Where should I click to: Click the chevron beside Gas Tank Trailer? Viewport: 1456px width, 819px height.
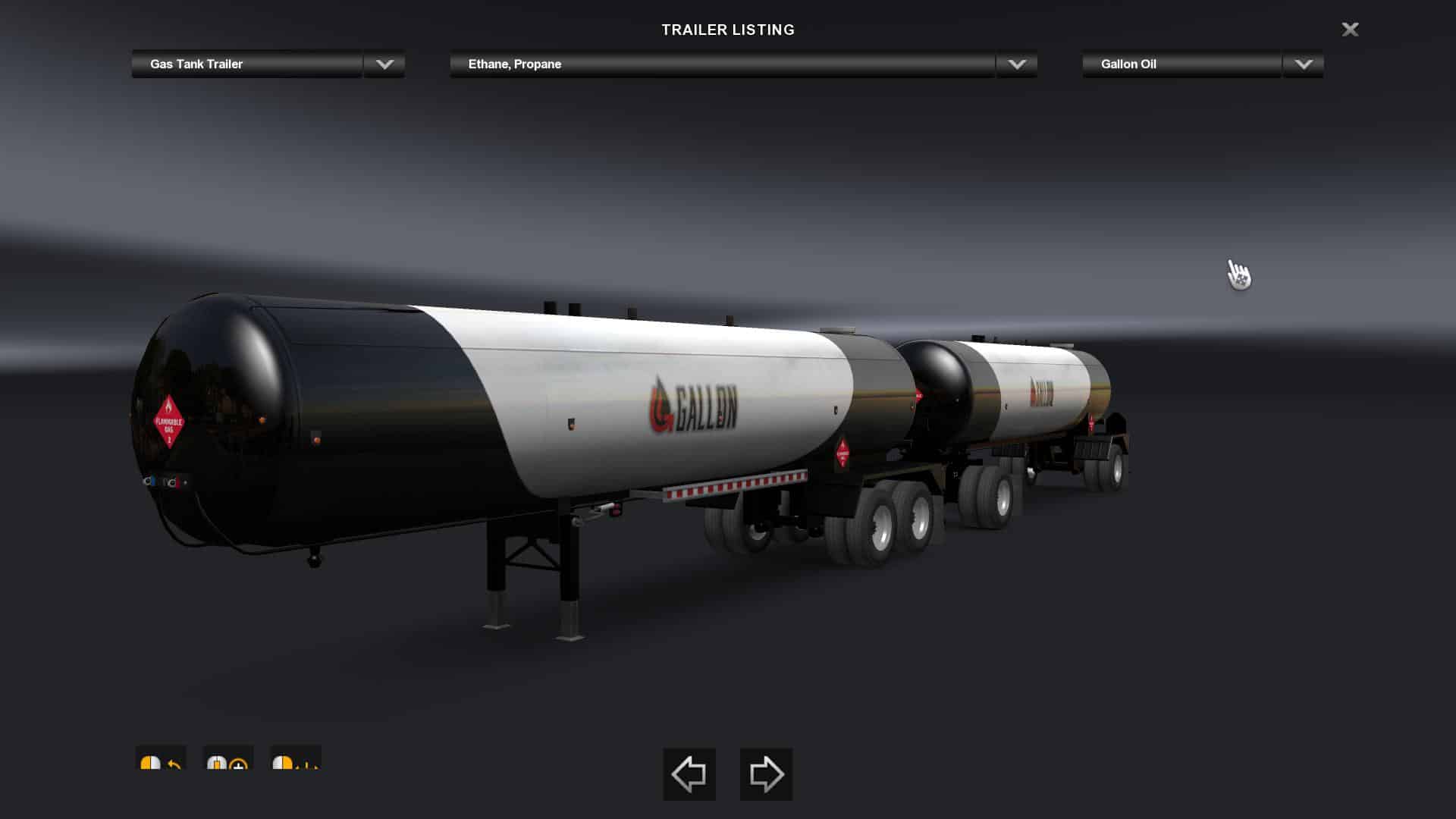[384, 64]
